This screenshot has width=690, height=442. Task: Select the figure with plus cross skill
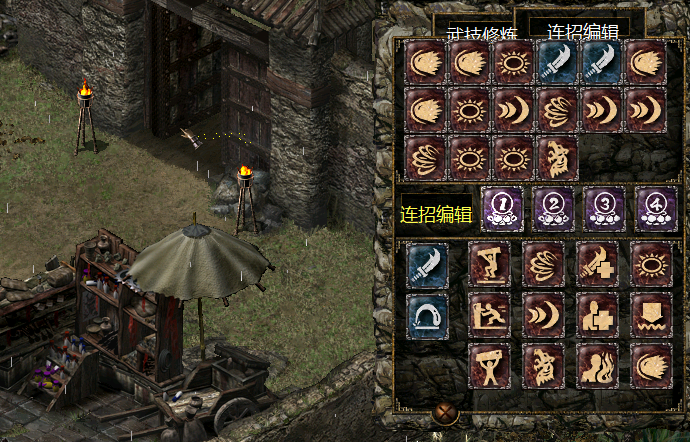(x=598, y=314)
